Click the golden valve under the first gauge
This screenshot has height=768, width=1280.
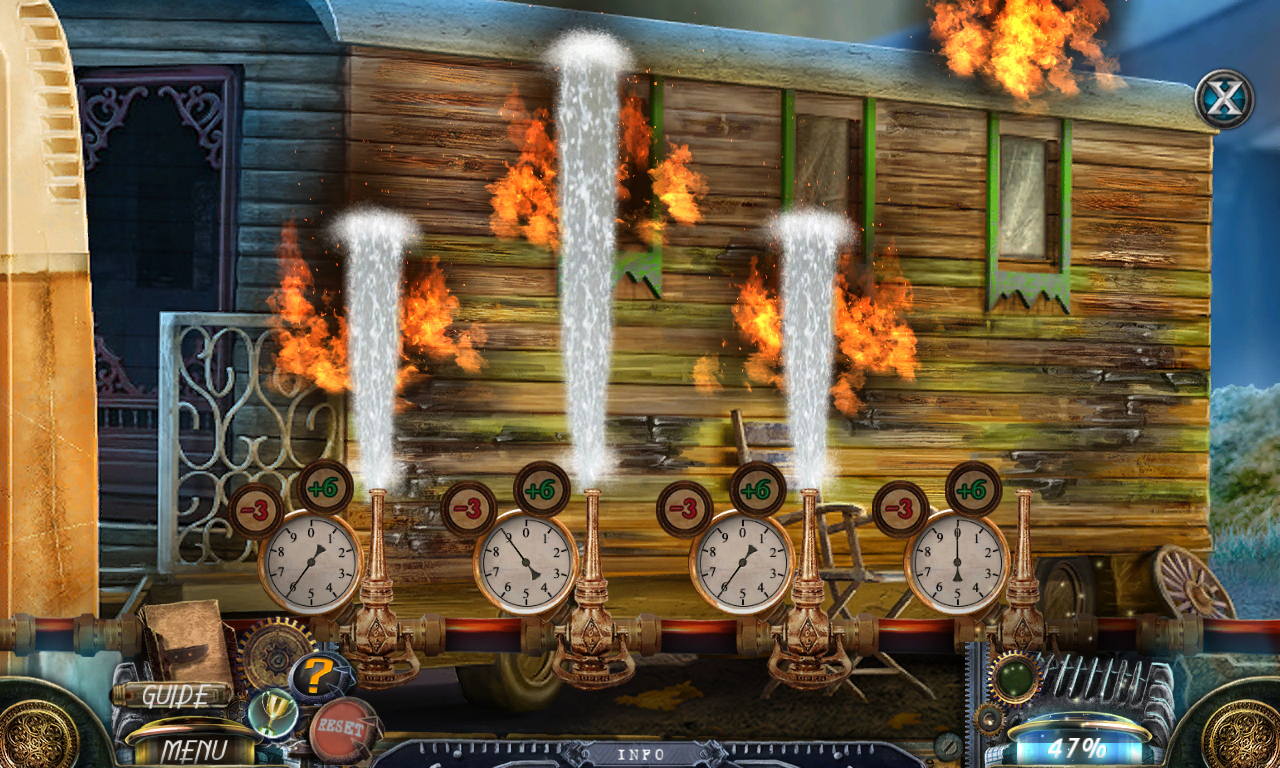pyautogui.click(x=378, y=630)
